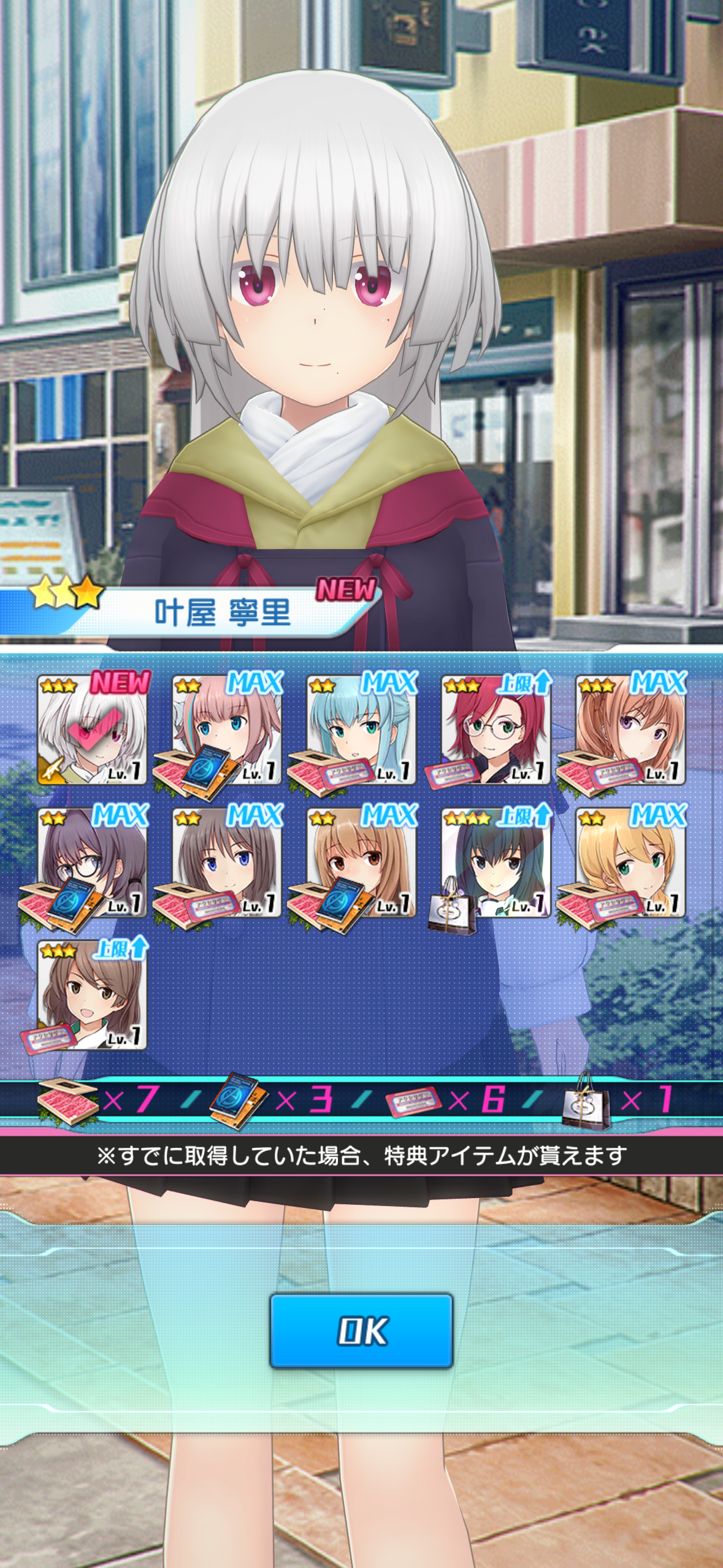Viewport: 723px width, 1568px height.
Task: Select the four-star black-haired character card
Action: 495,863
